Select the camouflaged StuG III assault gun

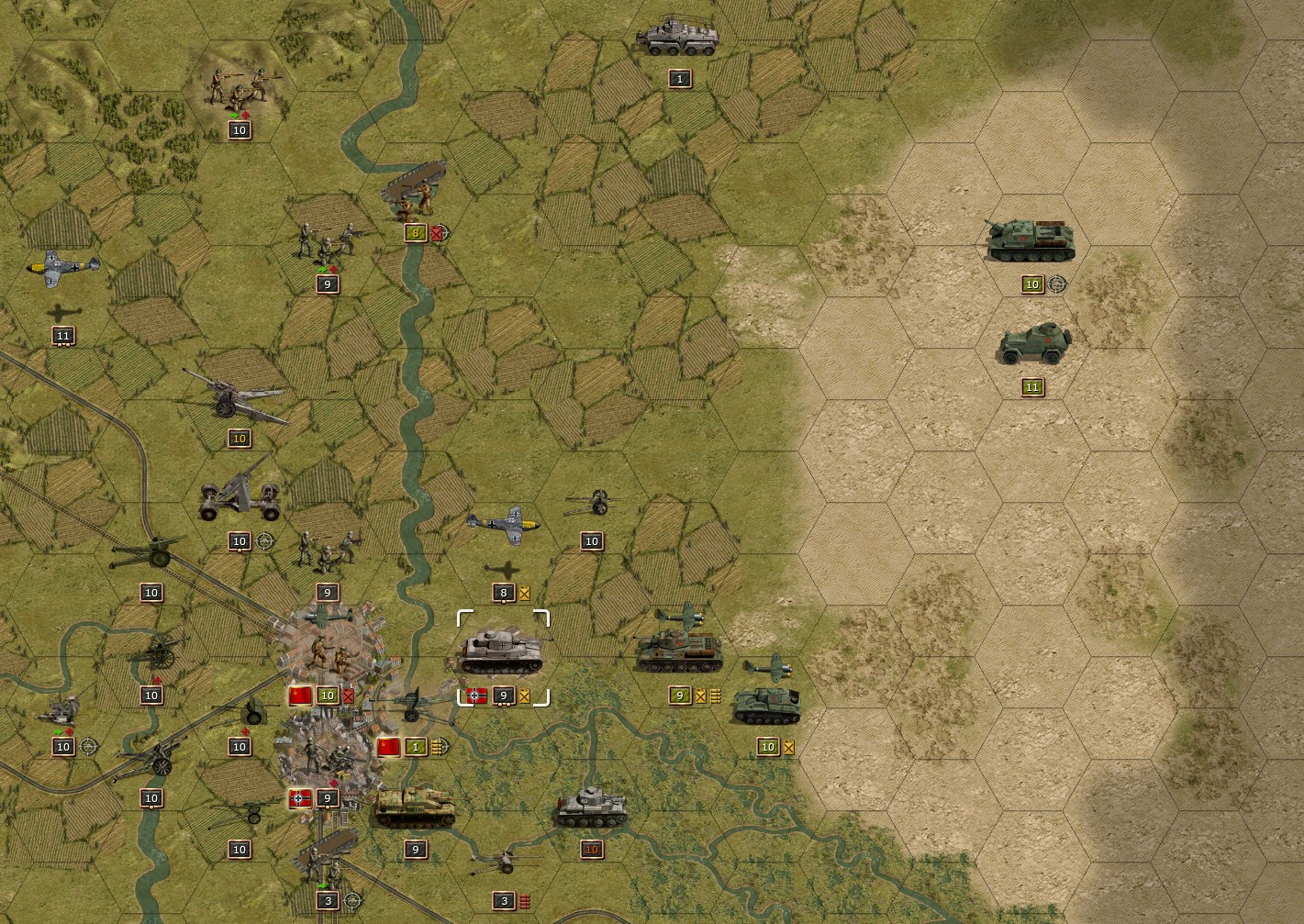(x=414, y=807)
